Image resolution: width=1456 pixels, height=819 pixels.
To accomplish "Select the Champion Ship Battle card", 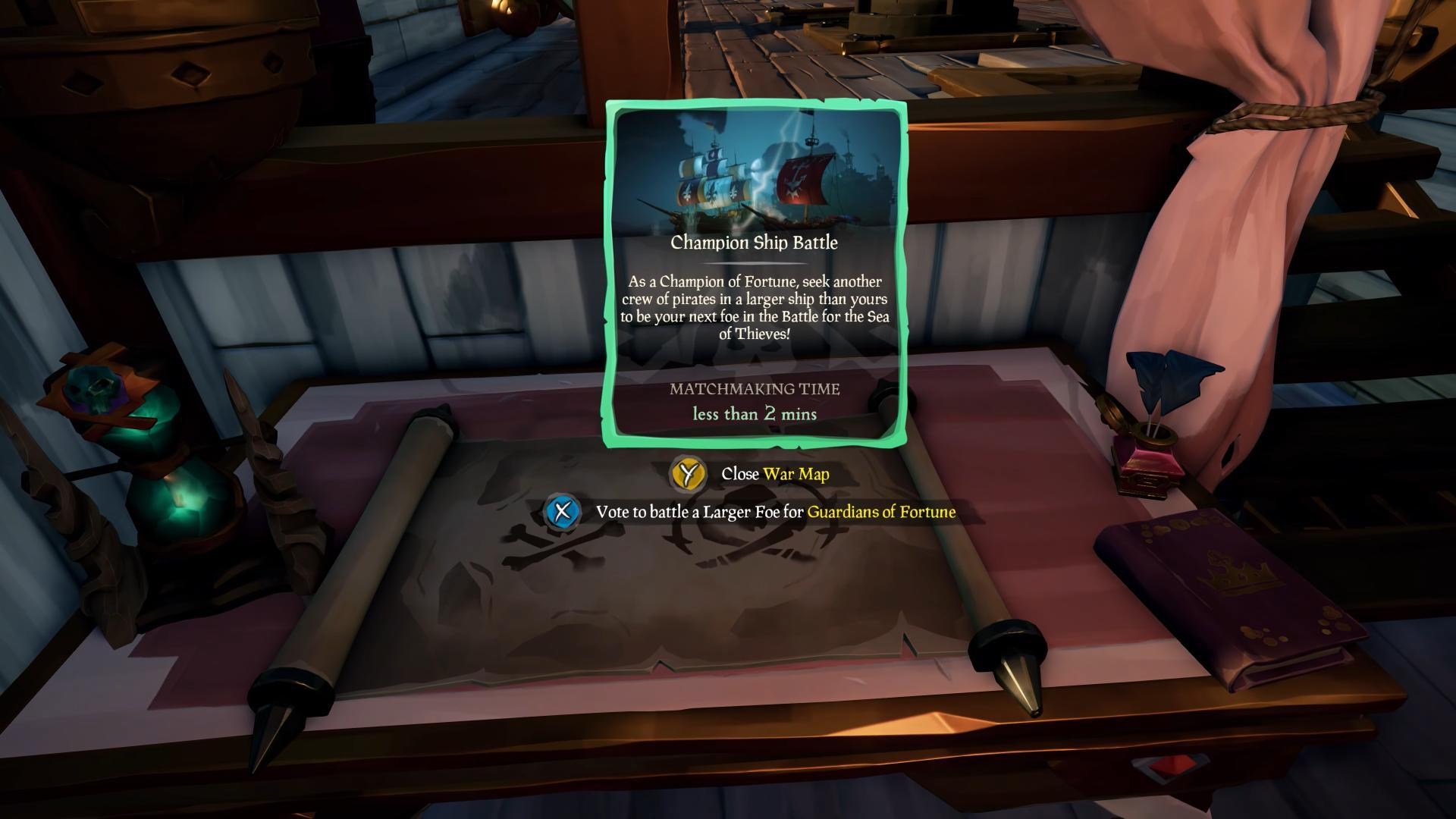I will coord(755,273).
